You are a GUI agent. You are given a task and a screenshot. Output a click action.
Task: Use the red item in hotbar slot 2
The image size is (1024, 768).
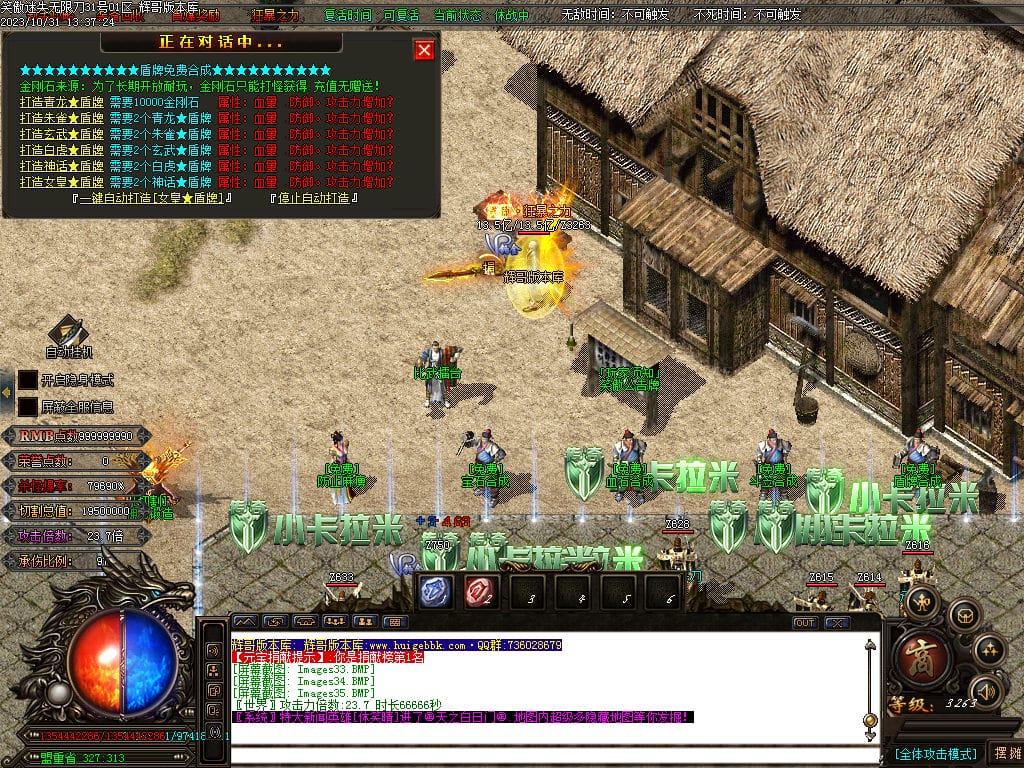481,592
